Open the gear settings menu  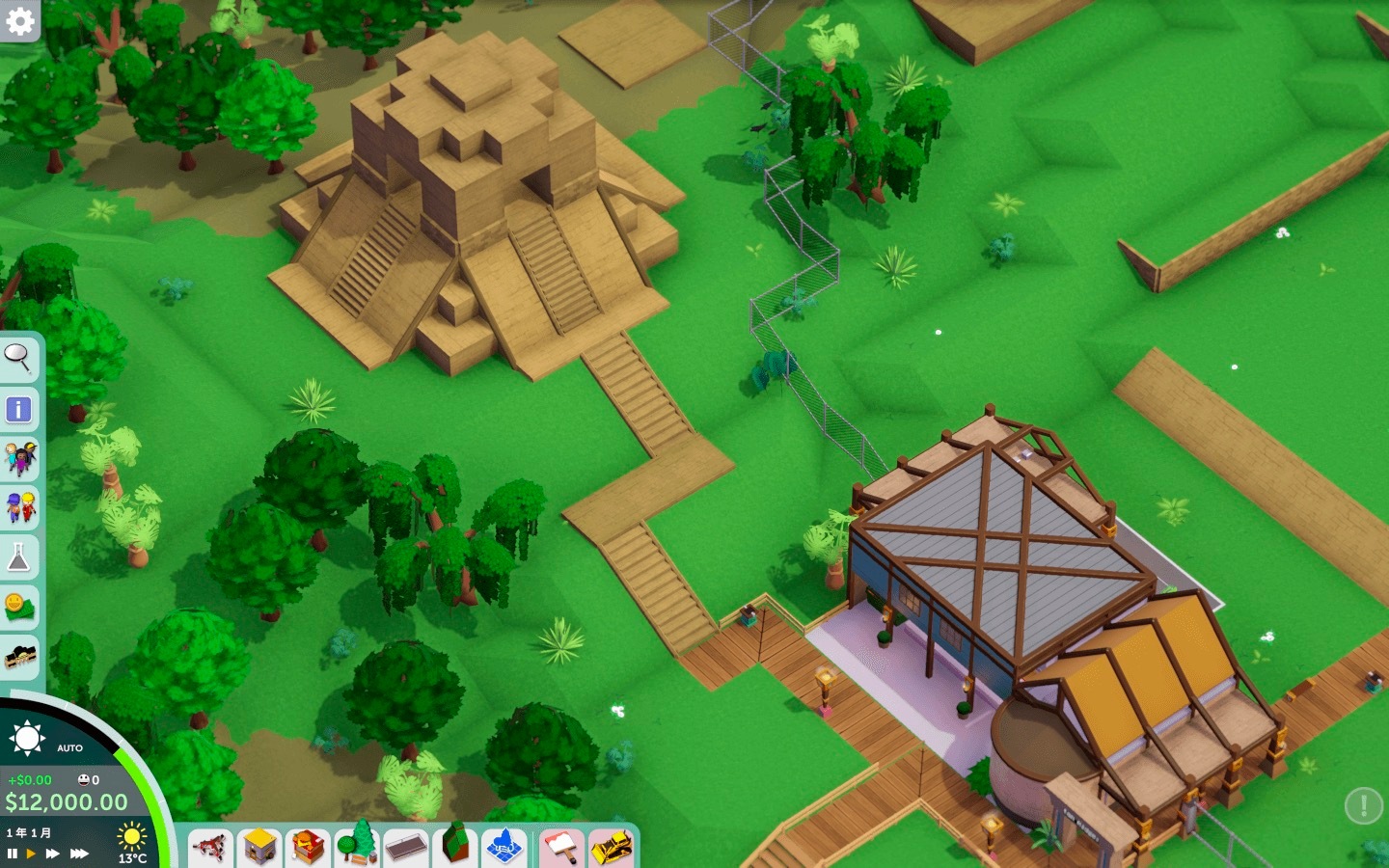click(19, 20)
